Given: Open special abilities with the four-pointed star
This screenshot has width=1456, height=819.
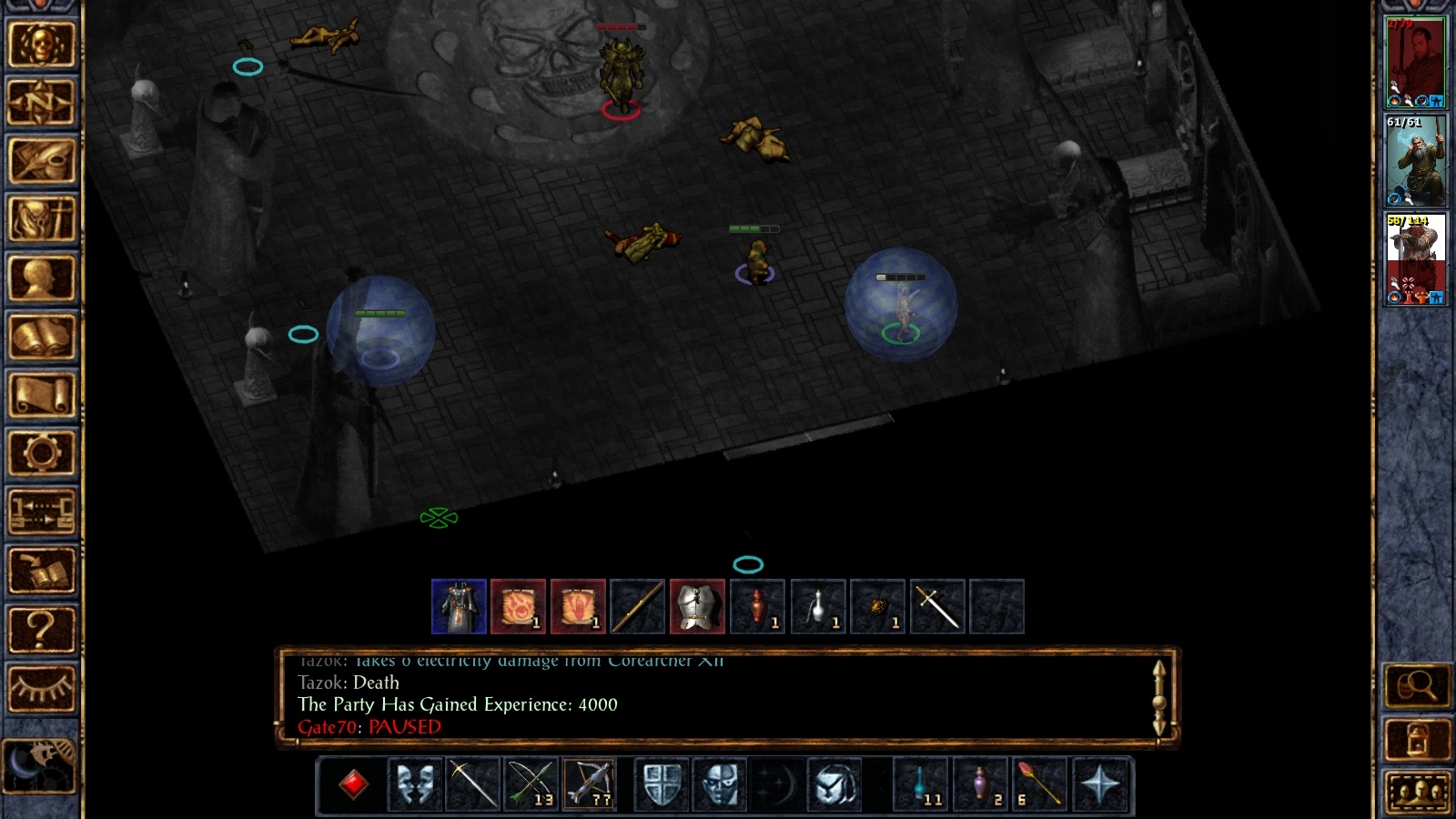Looking at the screenshot, I should tap(1100, 784).
